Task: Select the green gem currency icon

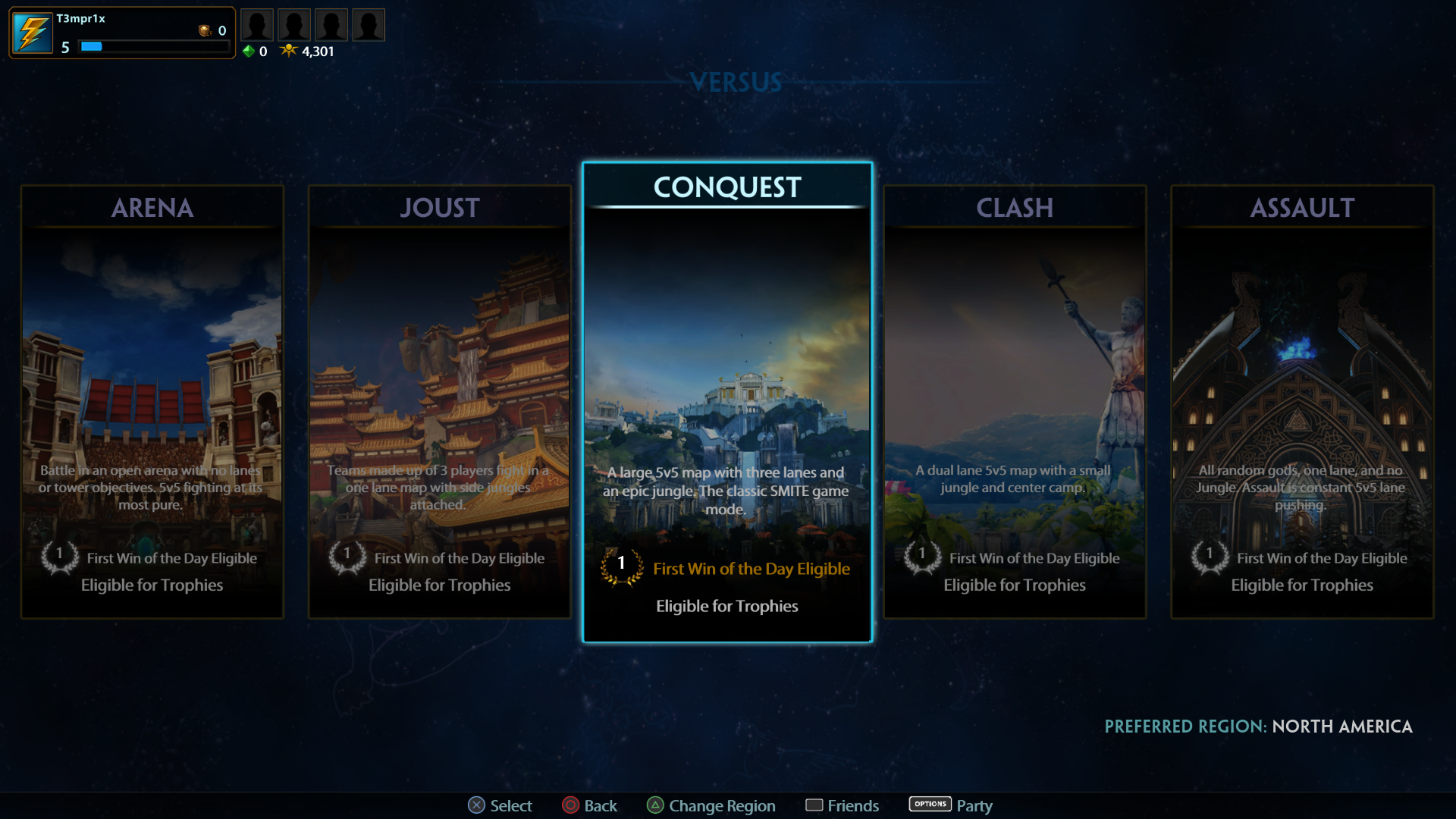Action: pyautogui.click(x=249, y=52)
